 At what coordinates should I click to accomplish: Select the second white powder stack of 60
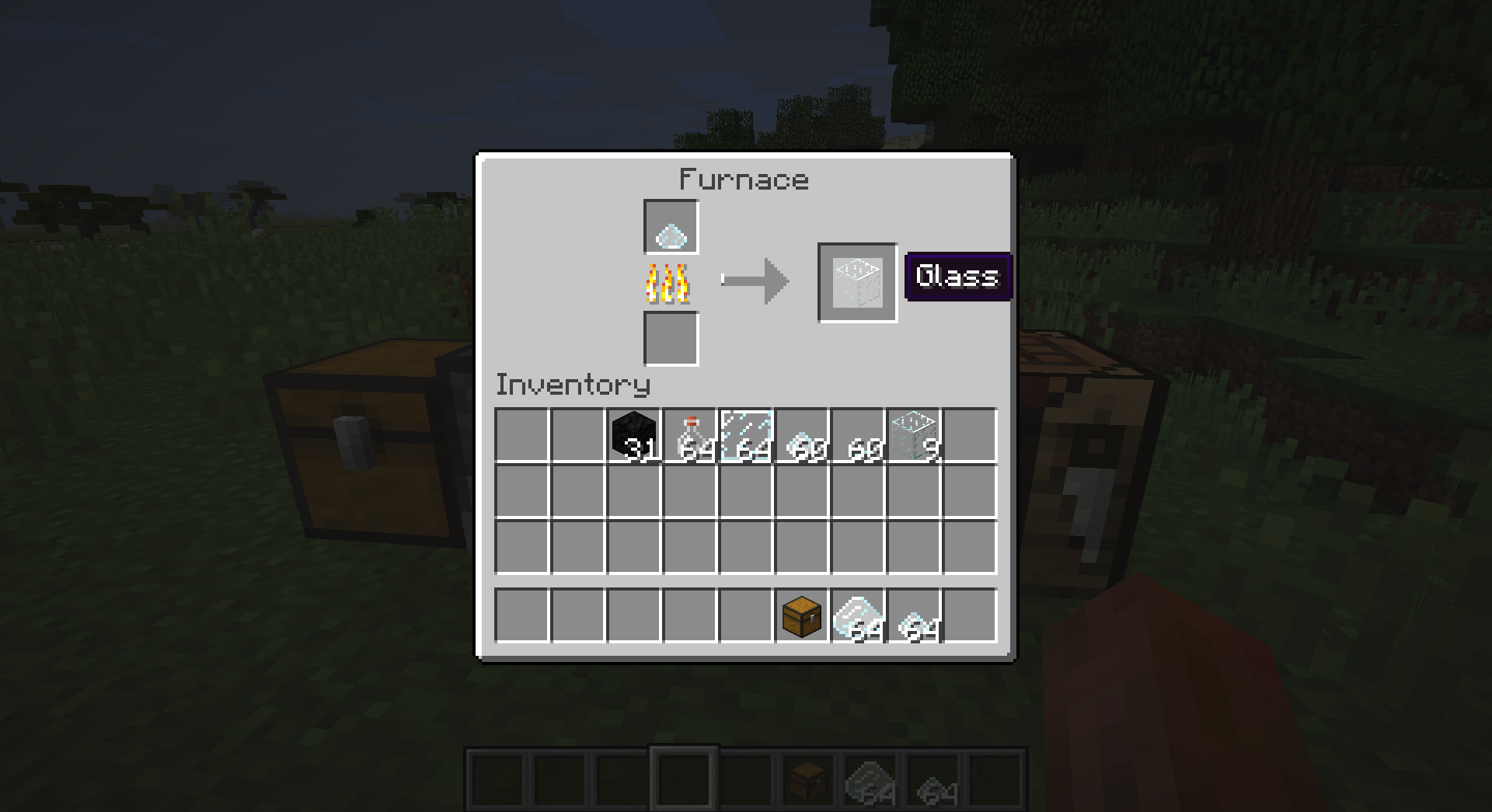click(x=857, y=435)
